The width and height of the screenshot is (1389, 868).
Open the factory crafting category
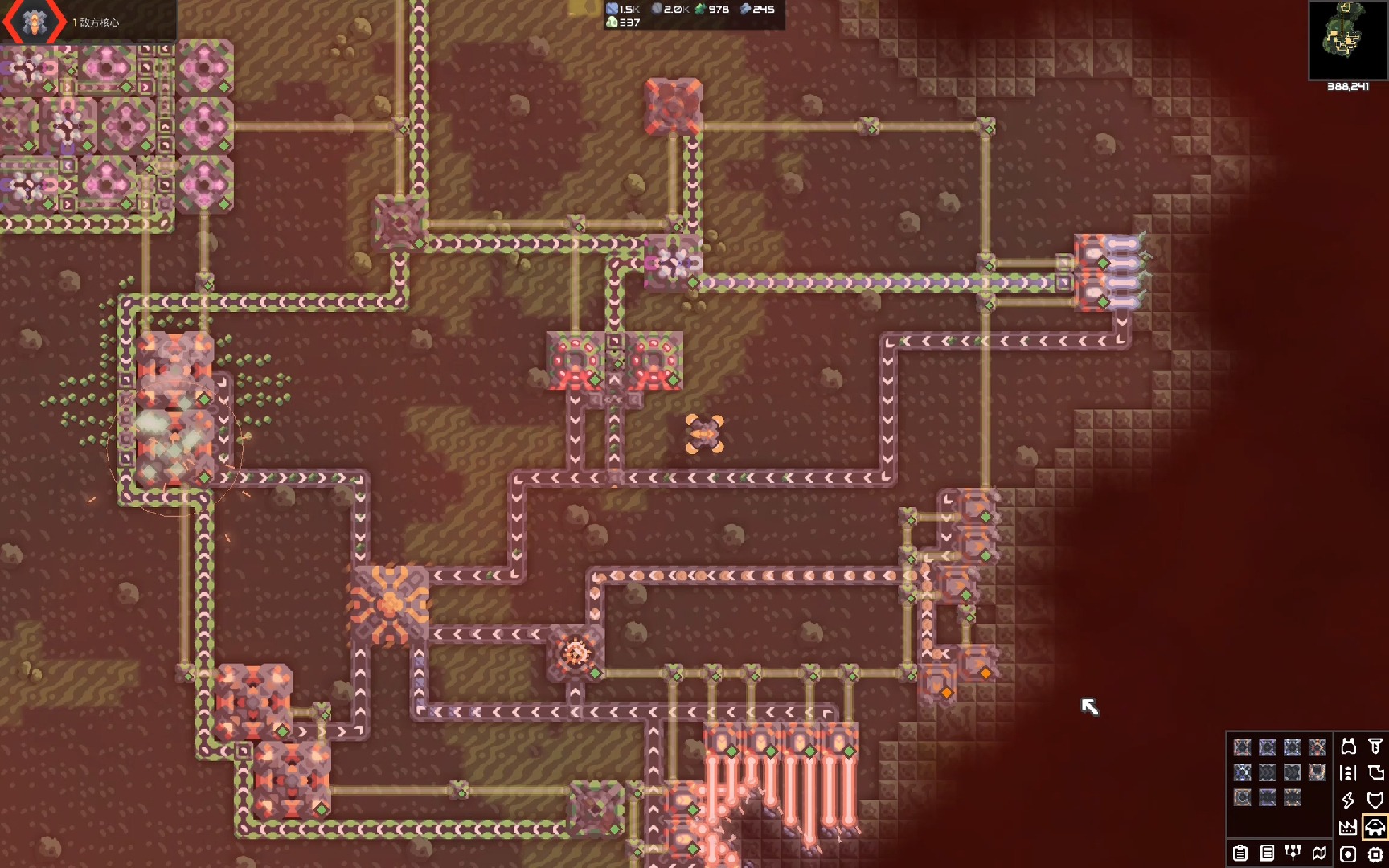point(1349,827)
